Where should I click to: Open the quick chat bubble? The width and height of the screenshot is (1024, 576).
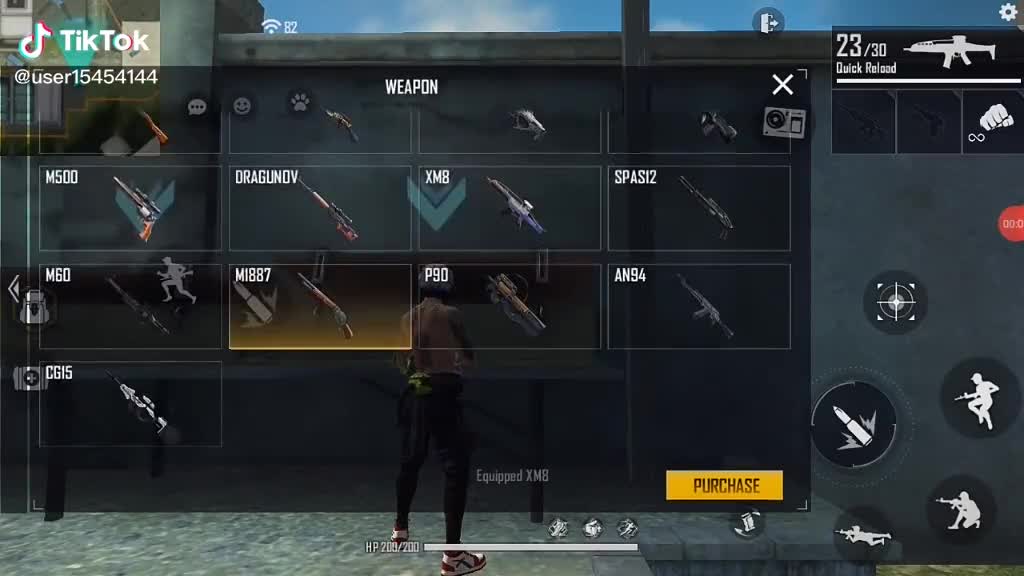click(x=197, y=106)
